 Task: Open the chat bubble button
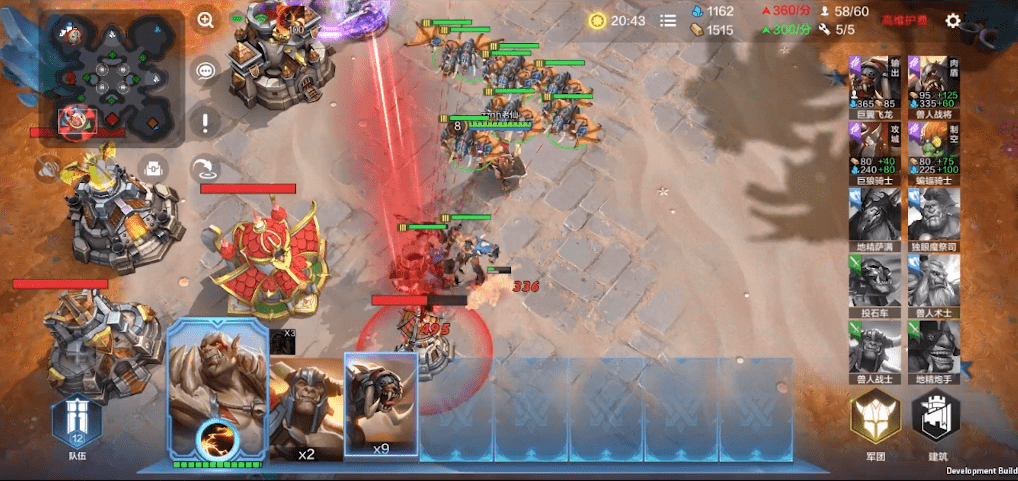tap(206, 71)
